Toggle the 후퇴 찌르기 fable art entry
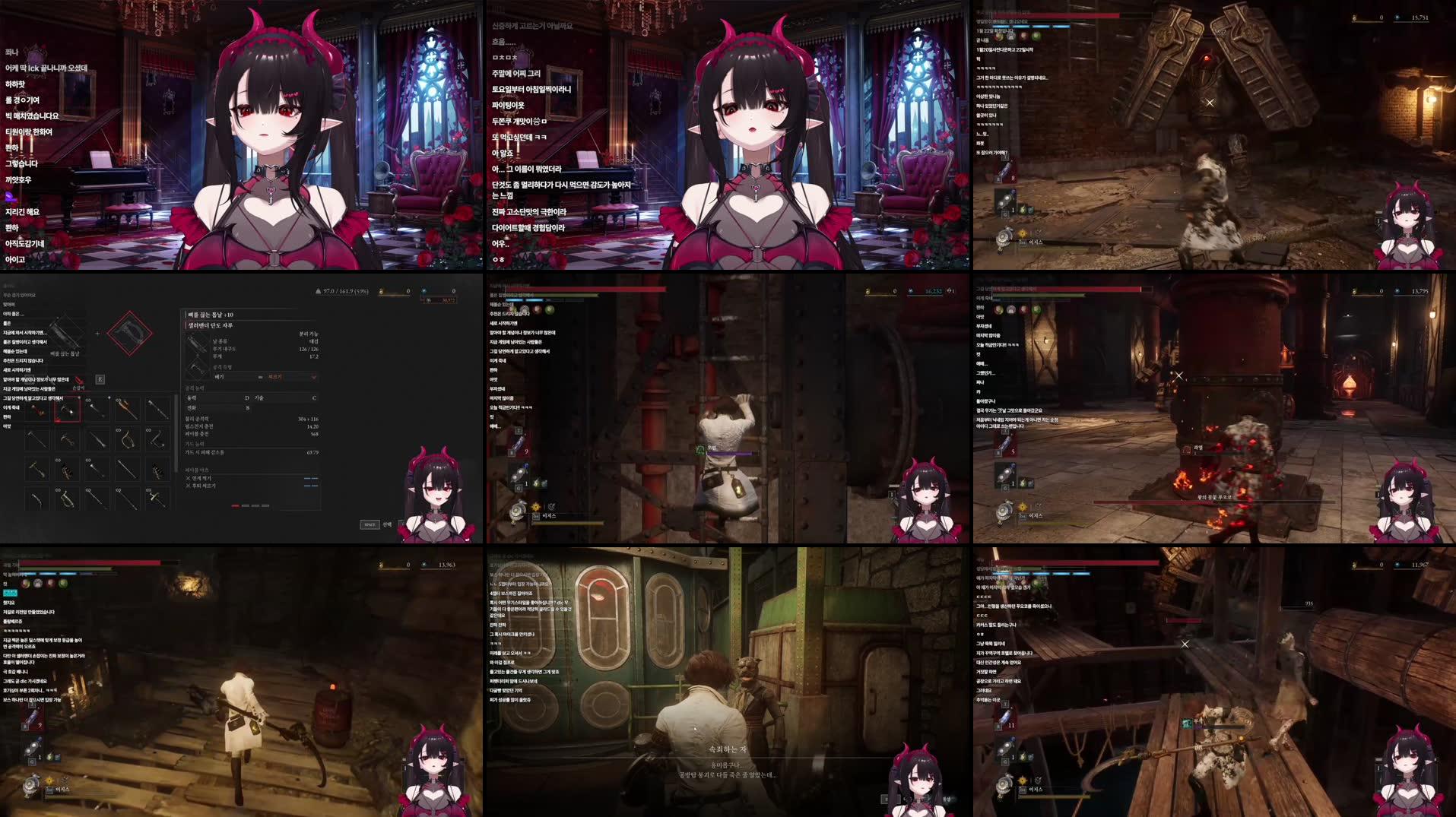1456x817 pixels. (203, 486)
